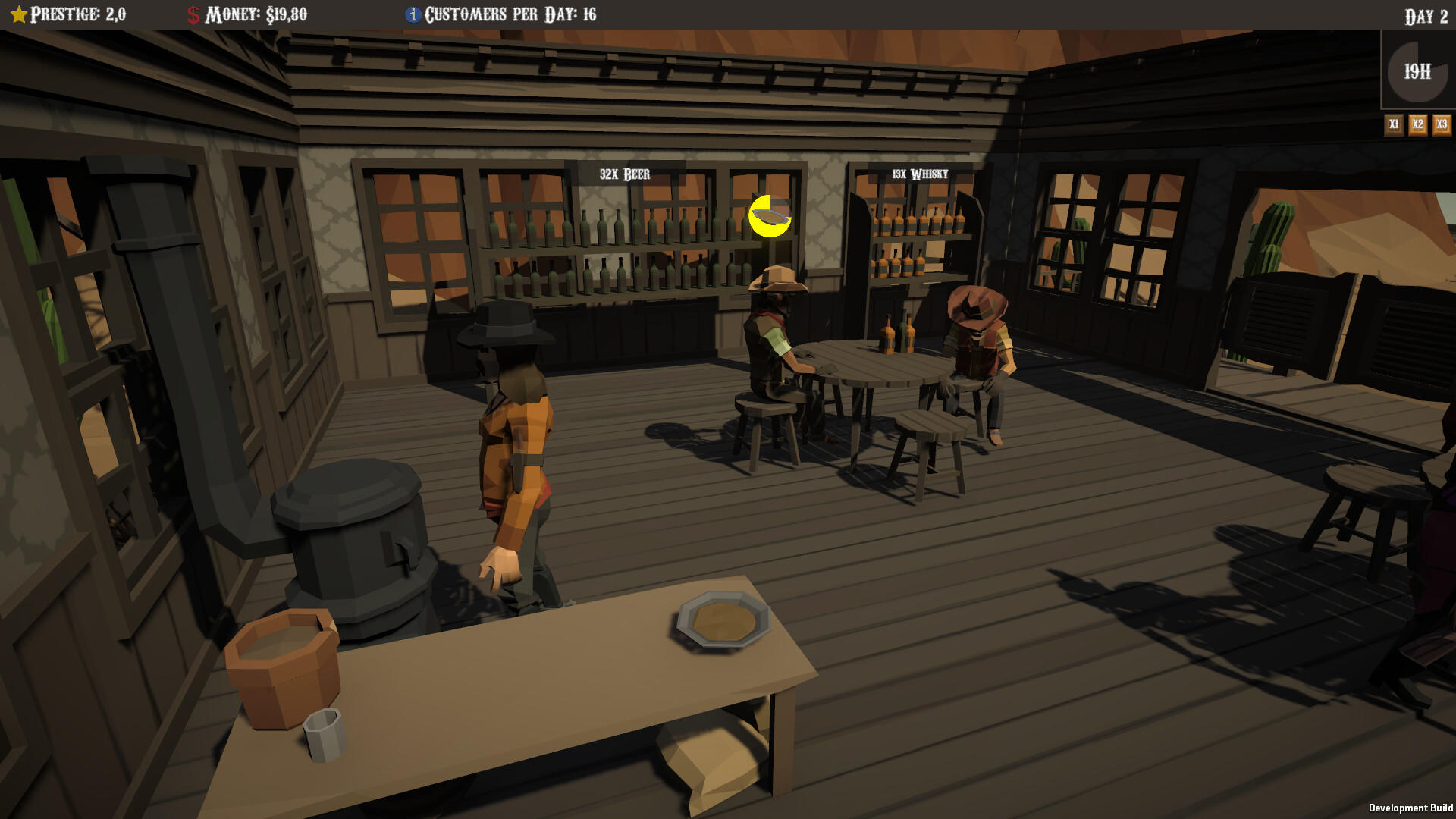
Task: Click the Customers per Day: 16 label
Action: click(511, 13)
